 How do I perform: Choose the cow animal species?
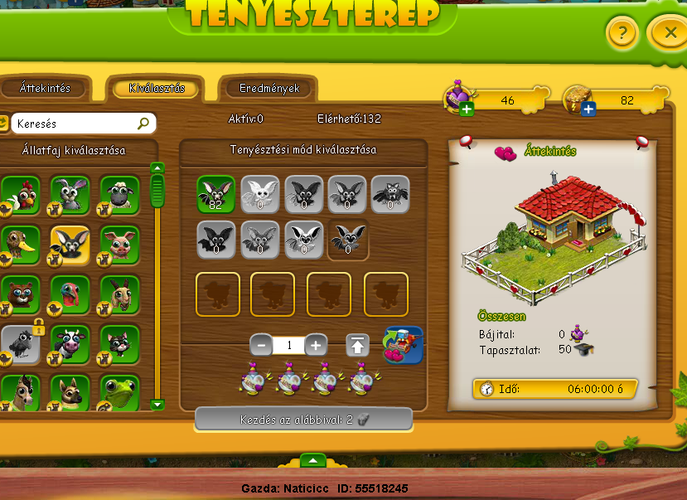(x=71, y=344)
